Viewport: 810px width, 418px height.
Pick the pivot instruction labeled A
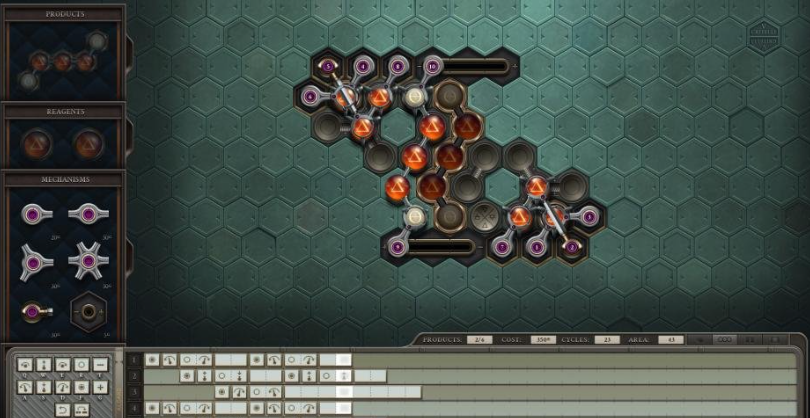click(24, 386)
